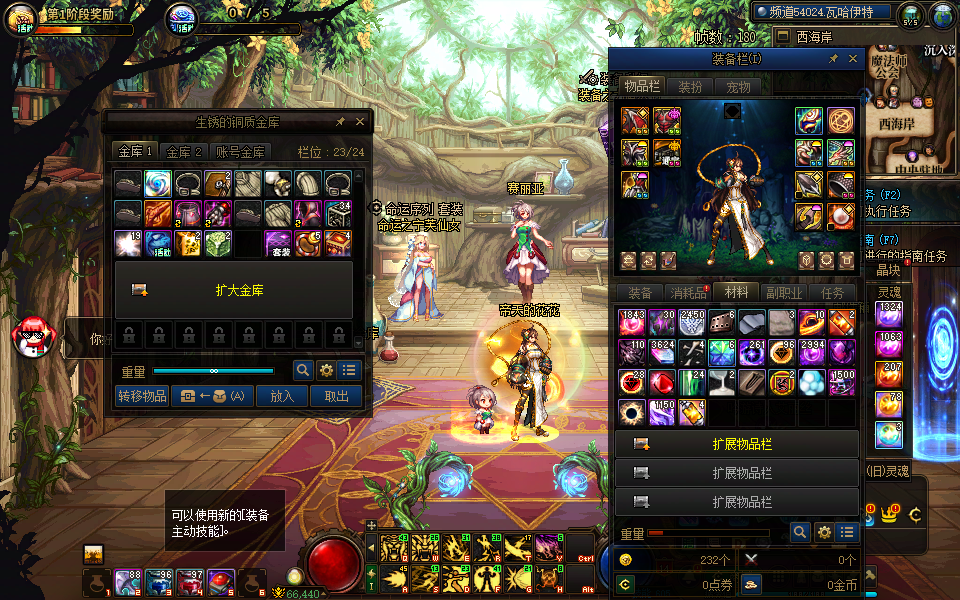
Task: Click the inventory search magnifier button
Action: pos(800,533)
